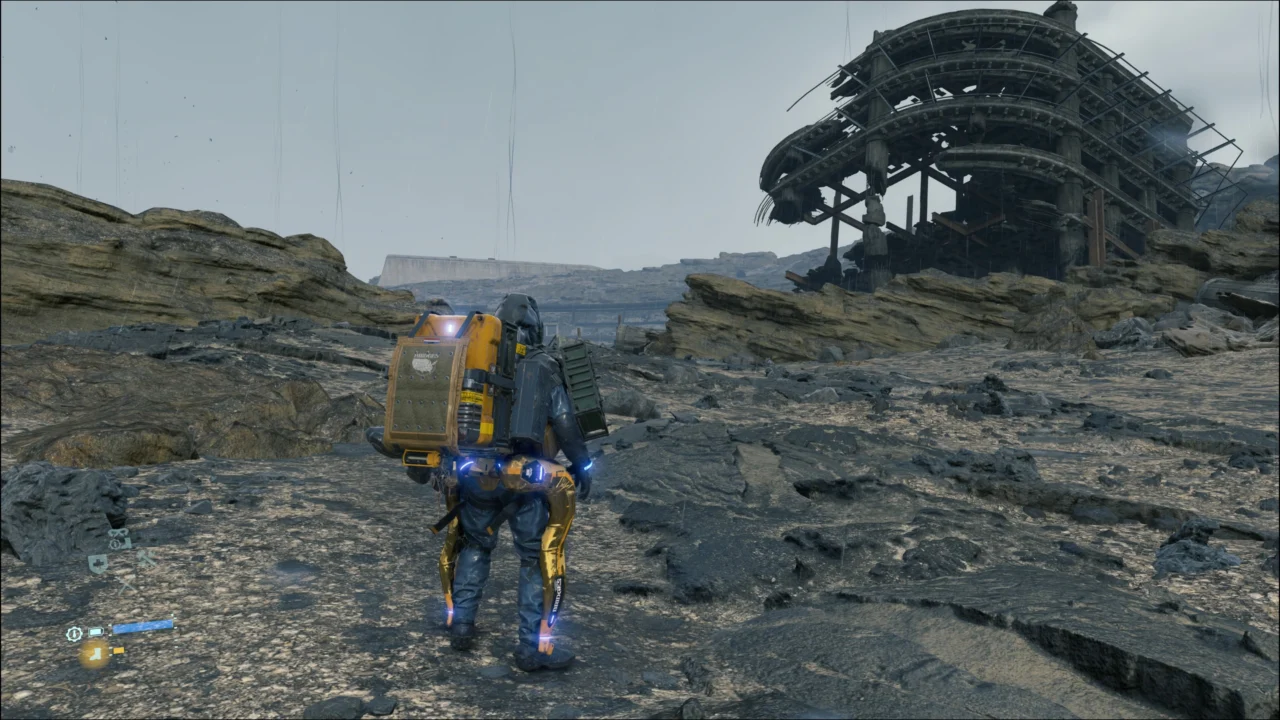Click the boot condition icon

(96, 655)
